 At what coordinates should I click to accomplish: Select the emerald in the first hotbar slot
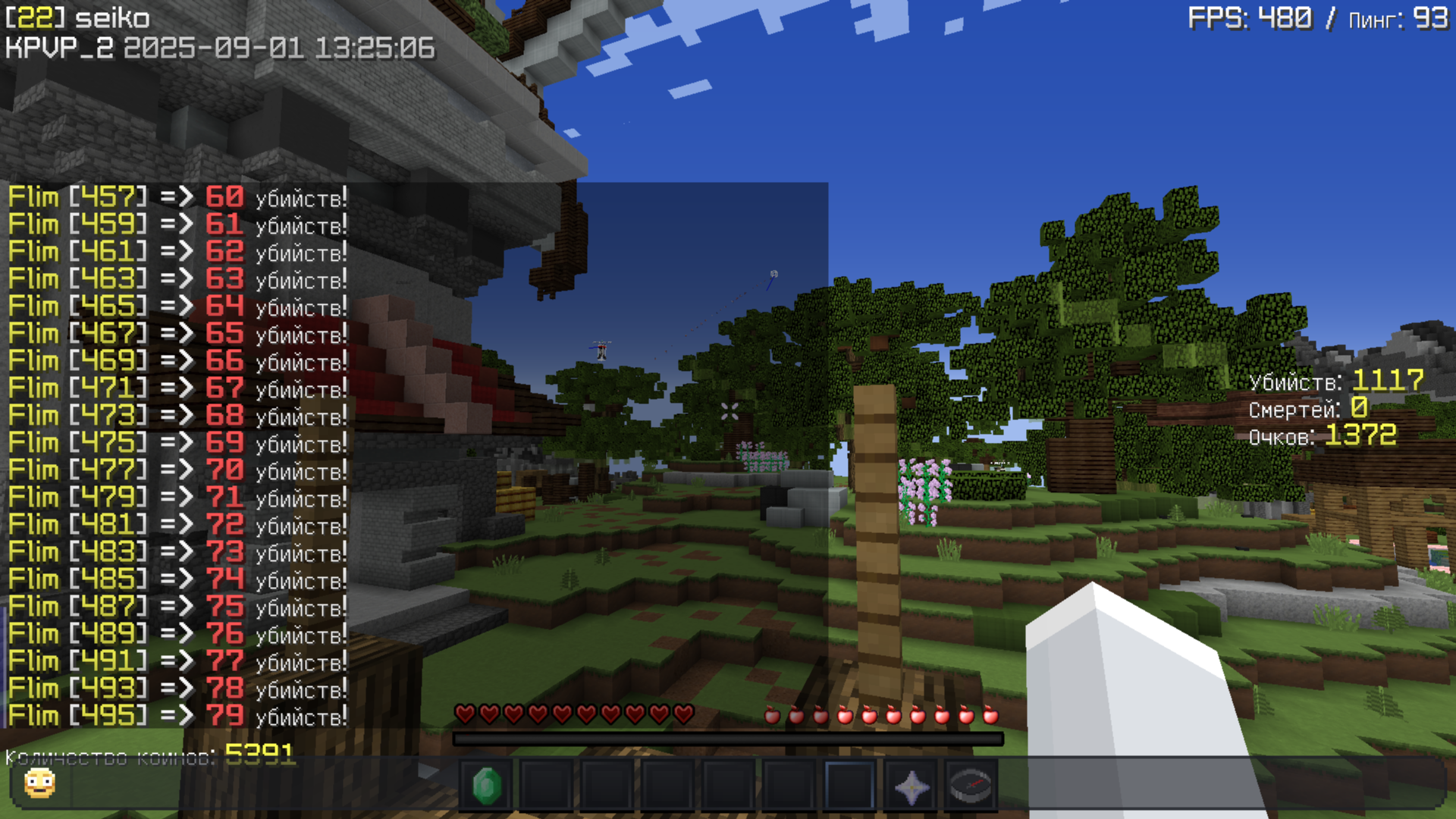tap(489, 786)
